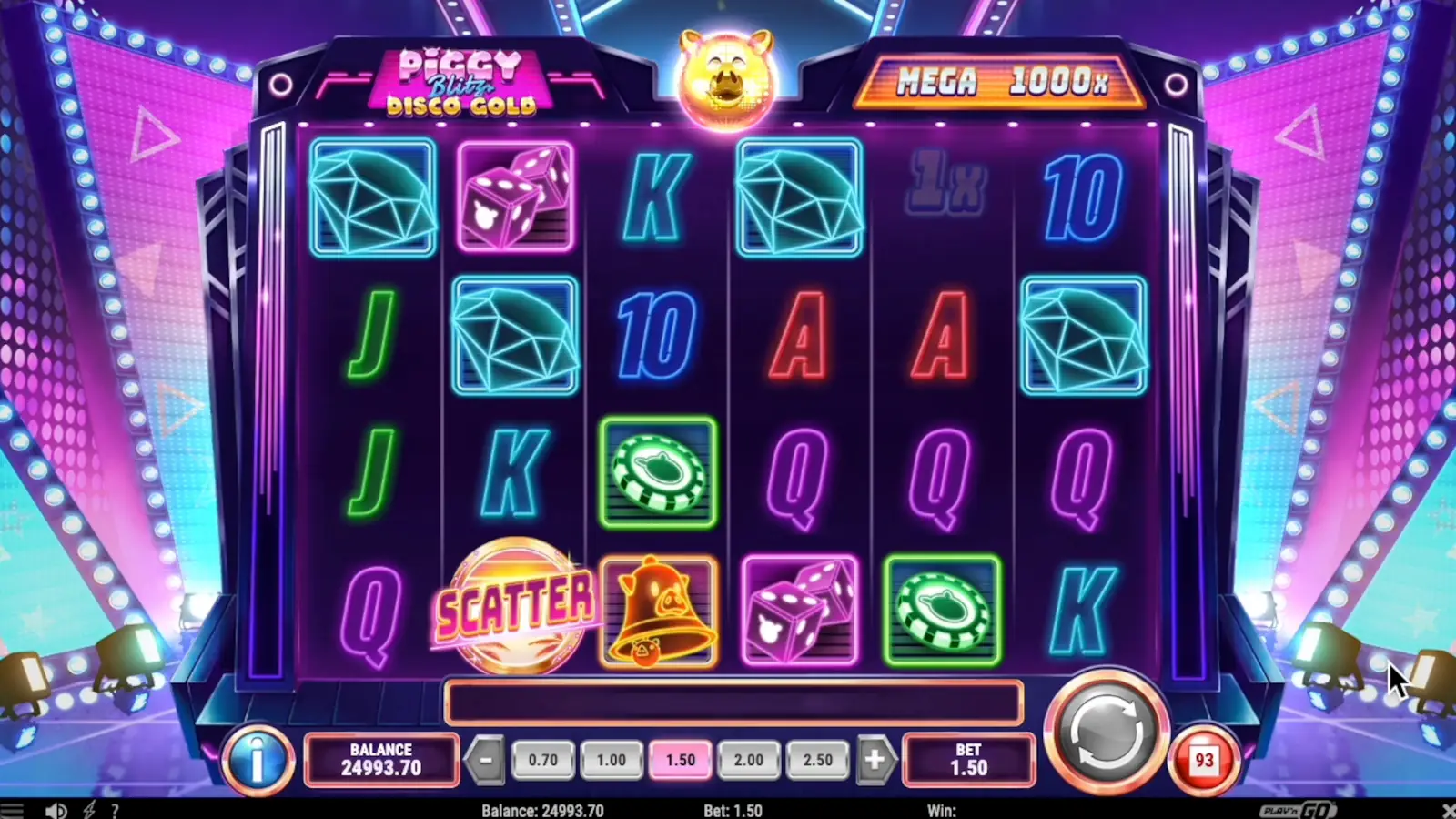Decrease bet with the minus button
The image size is (1456, 819).
(488, 759)
